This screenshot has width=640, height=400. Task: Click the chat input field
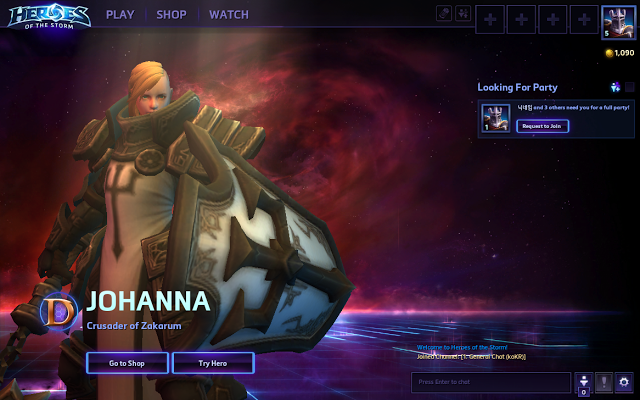(491, 382)
